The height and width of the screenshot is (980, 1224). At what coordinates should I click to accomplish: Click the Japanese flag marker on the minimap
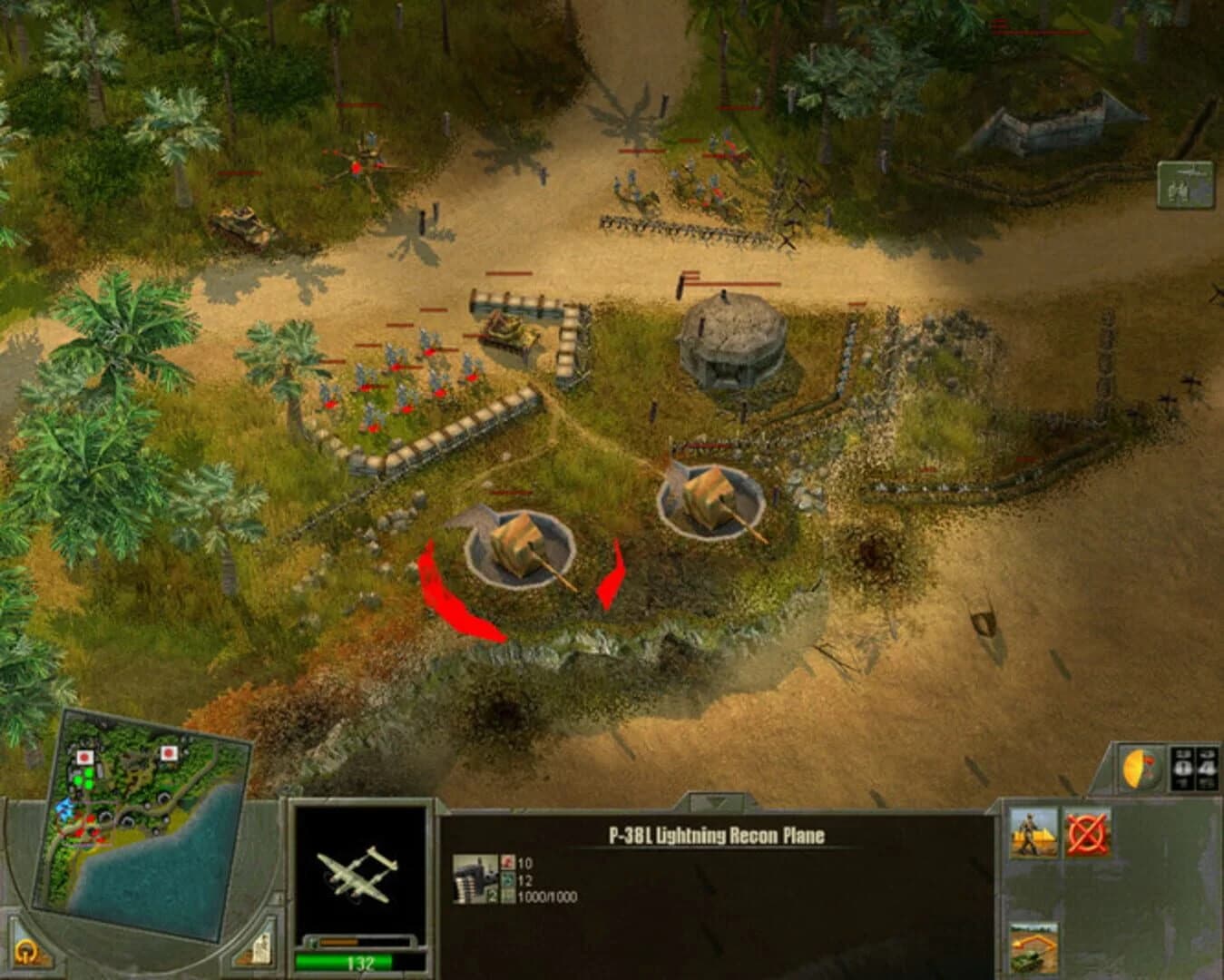85,756
